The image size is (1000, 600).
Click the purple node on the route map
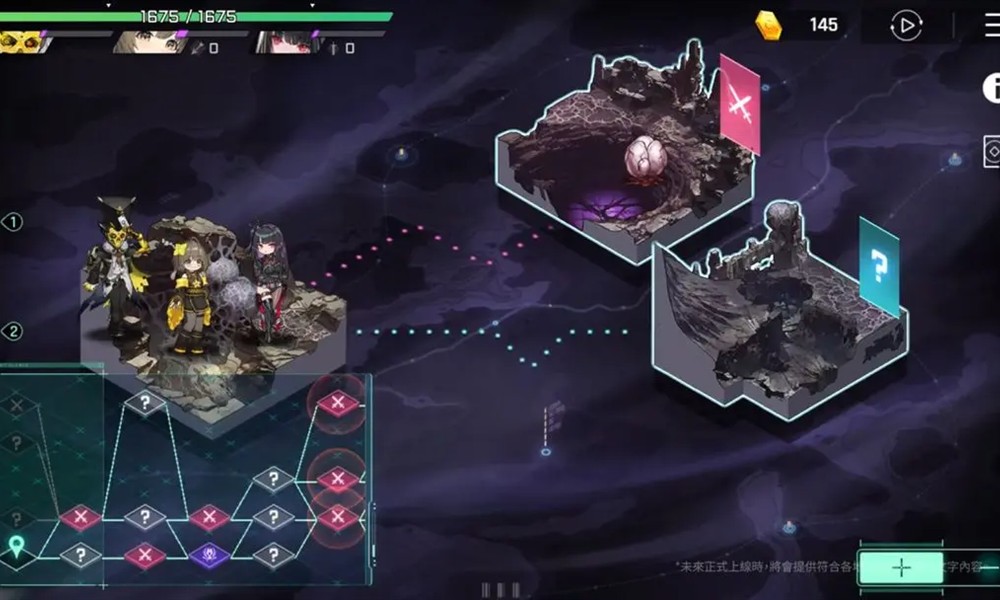[x=209, y=553]
